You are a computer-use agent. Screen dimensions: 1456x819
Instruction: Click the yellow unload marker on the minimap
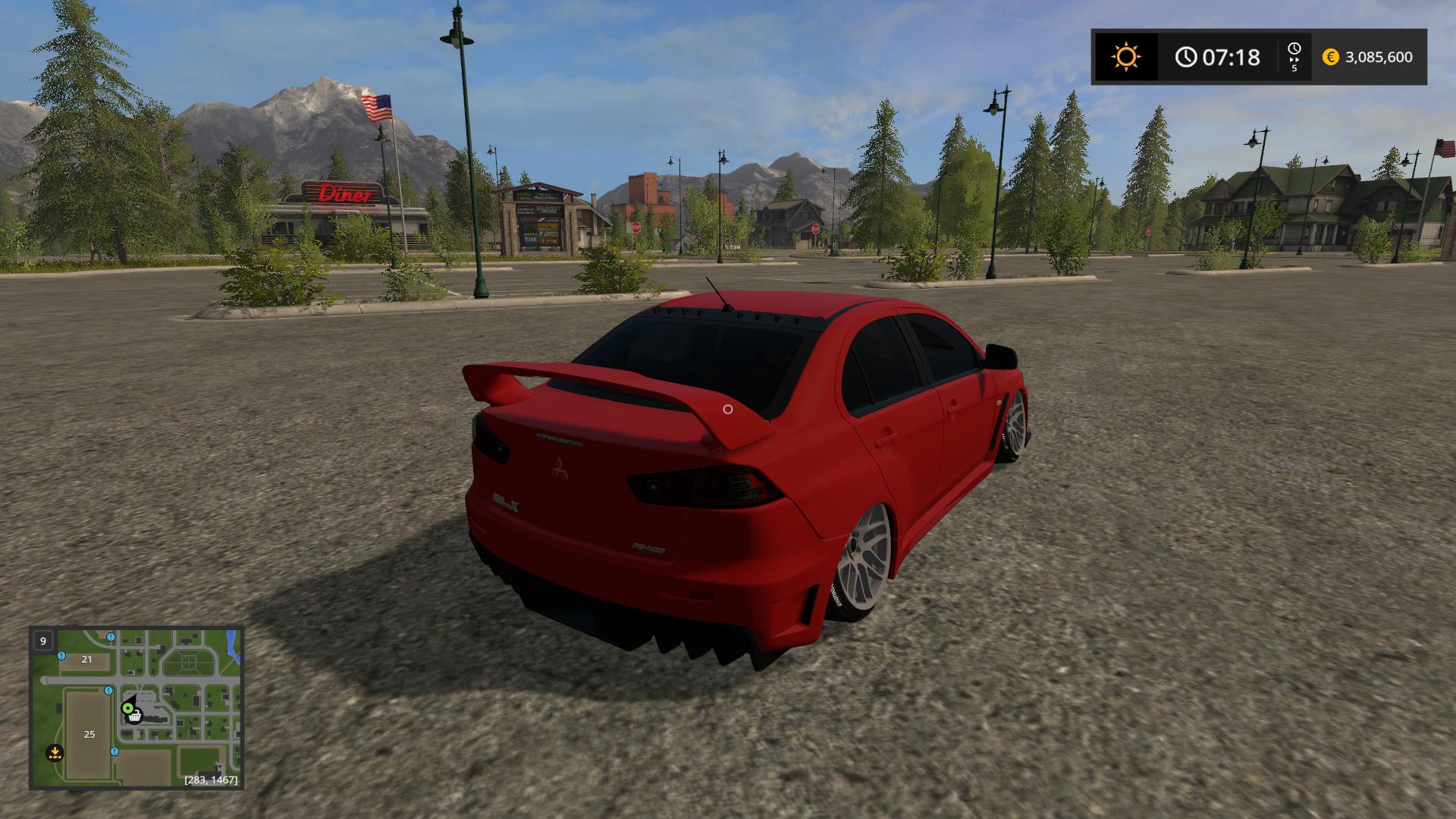(55, 753)
